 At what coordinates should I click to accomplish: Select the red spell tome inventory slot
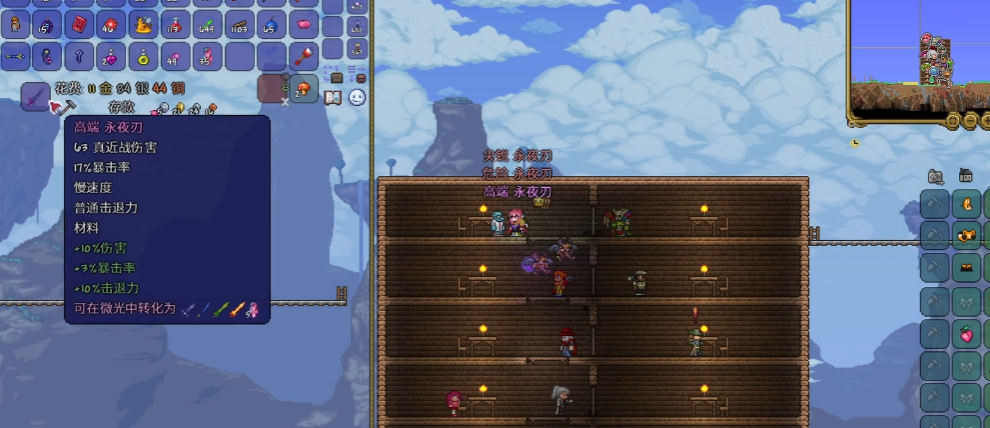click(x=79, y=24)
